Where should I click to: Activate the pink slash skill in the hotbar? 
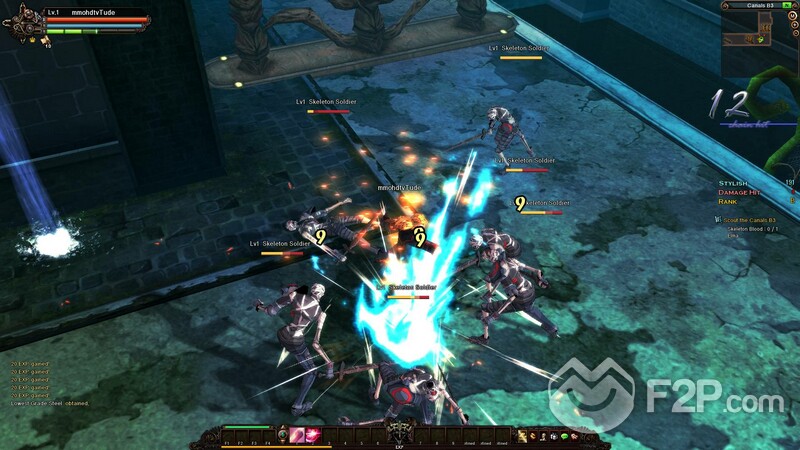[x=296, y=435]
